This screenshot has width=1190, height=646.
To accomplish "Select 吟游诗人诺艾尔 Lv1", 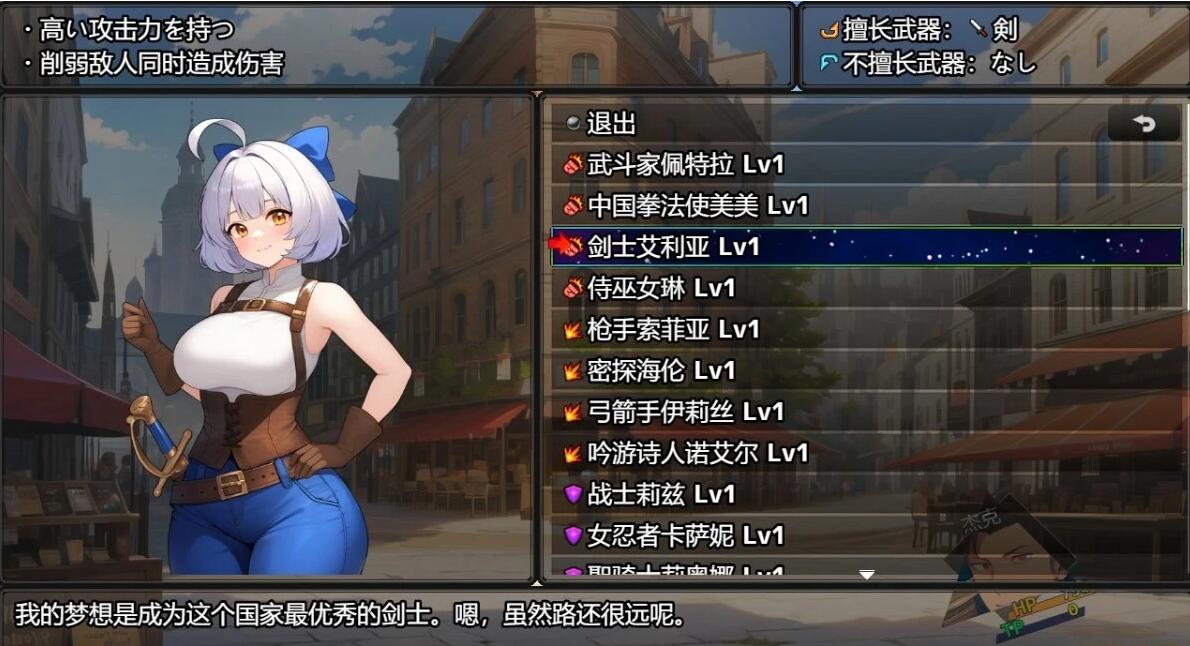I will point(697,453).
